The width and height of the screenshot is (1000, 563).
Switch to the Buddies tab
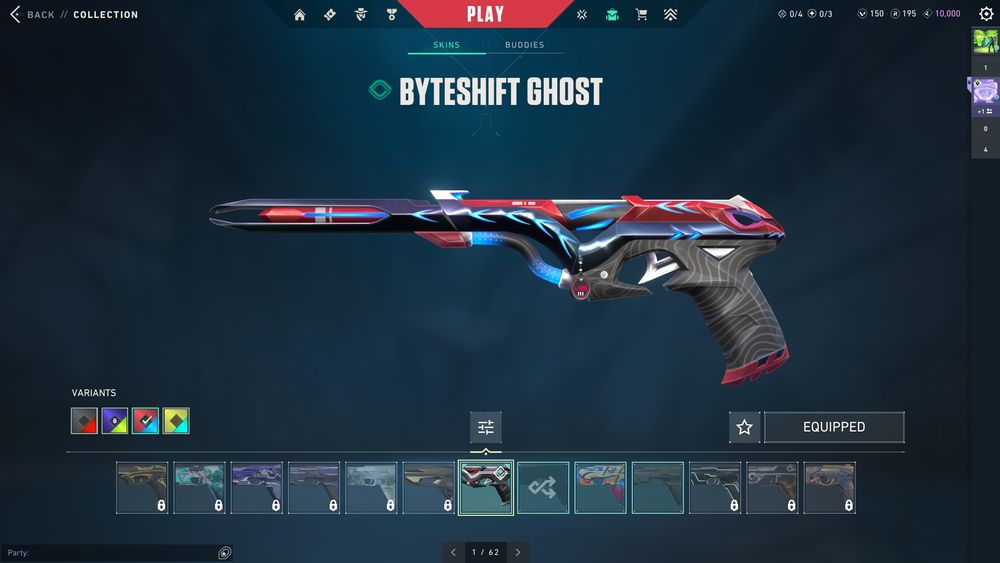click(524, 45)
